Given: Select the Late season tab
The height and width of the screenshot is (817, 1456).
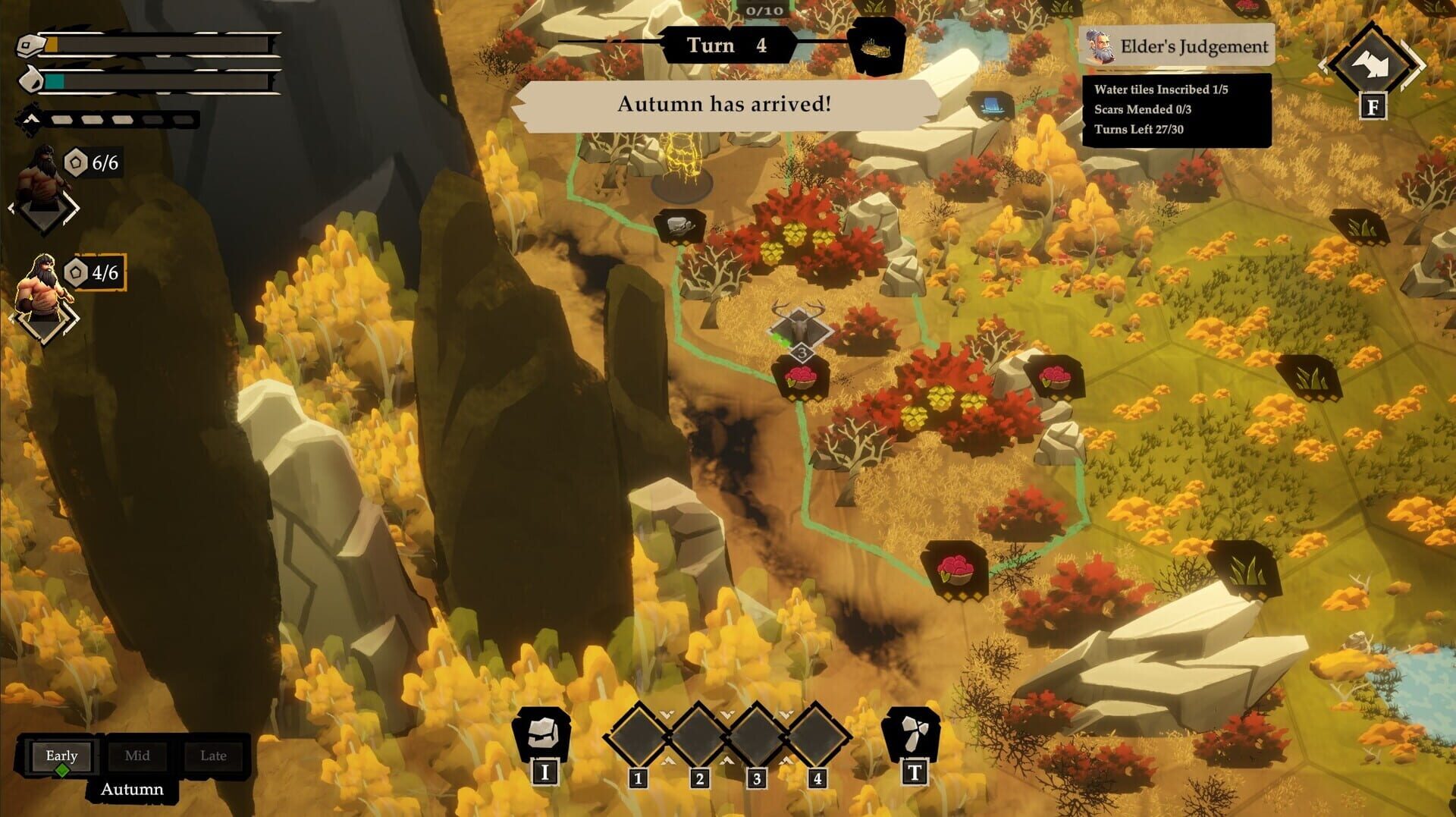Looking at the screenshot, I should click(213, 756).
